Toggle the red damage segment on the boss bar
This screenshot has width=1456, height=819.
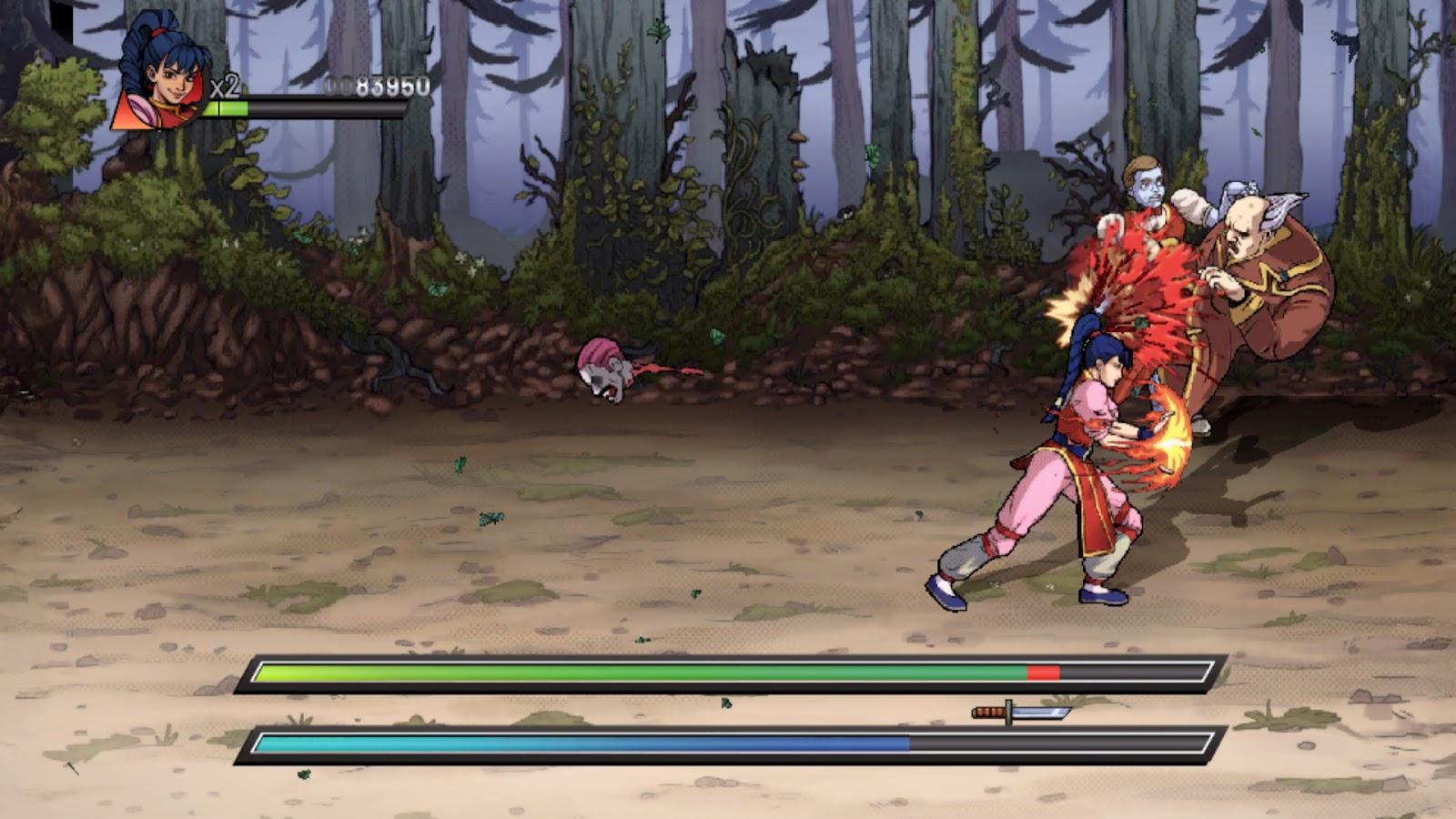click(x=1043, y=673)
